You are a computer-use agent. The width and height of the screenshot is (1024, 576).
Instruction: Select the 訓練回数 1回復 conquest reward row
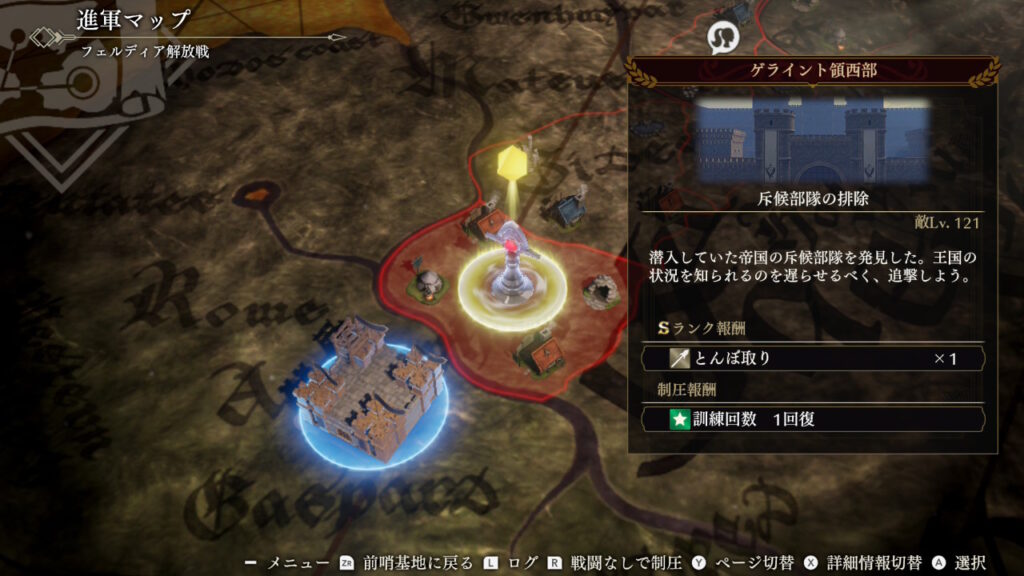813,419
